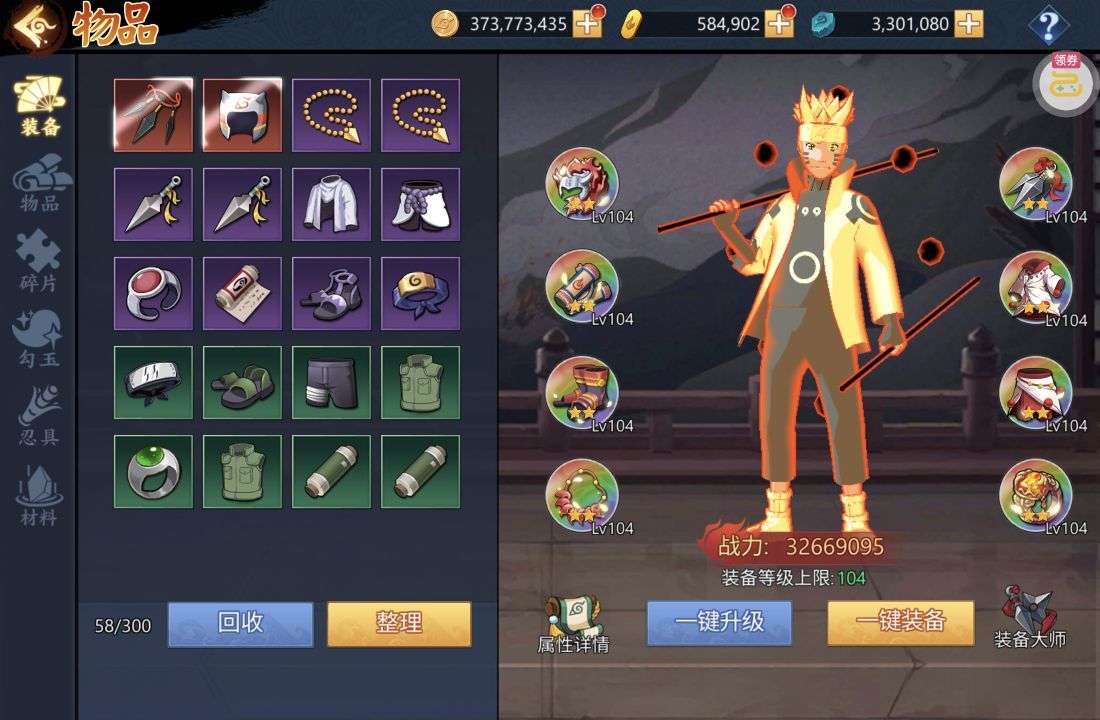Open the 装备大师 equipment master
The width and height of the screenshot is (1100, 720).
[1030, 618]
